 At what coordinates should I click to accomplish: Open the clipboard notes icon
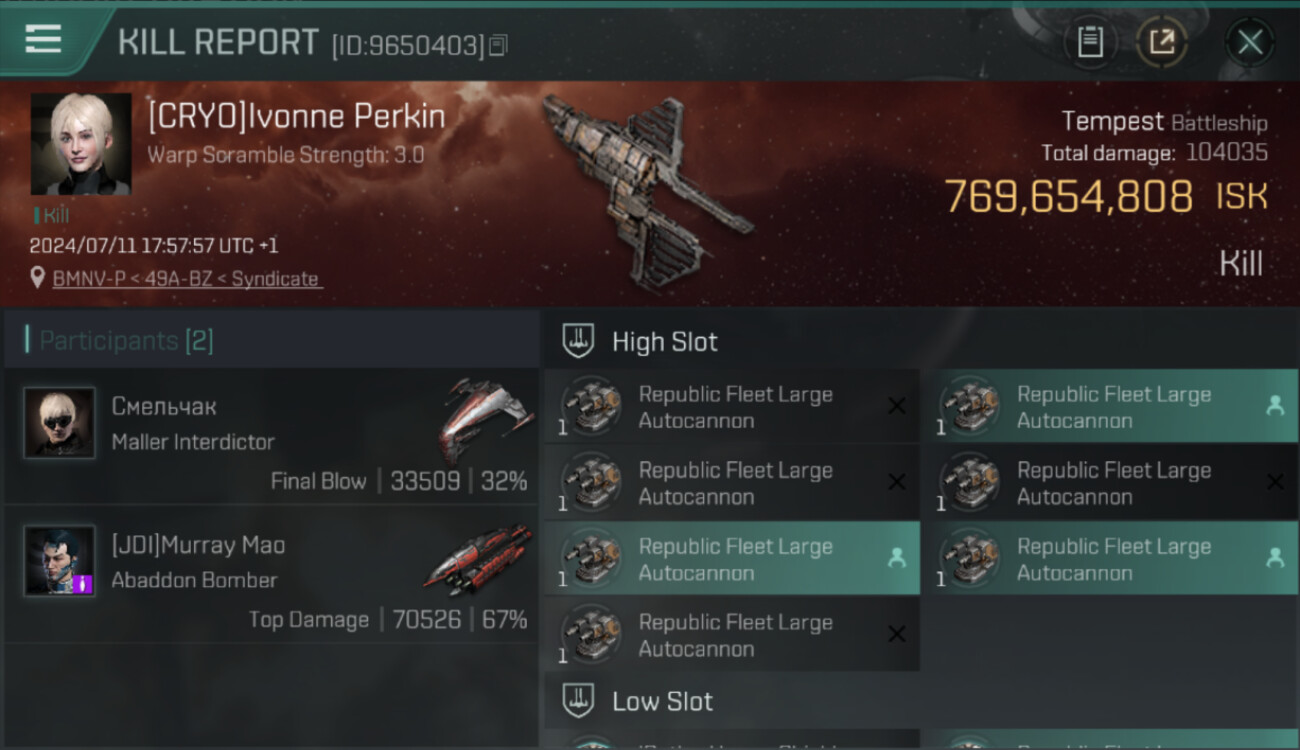point(1090,42)
